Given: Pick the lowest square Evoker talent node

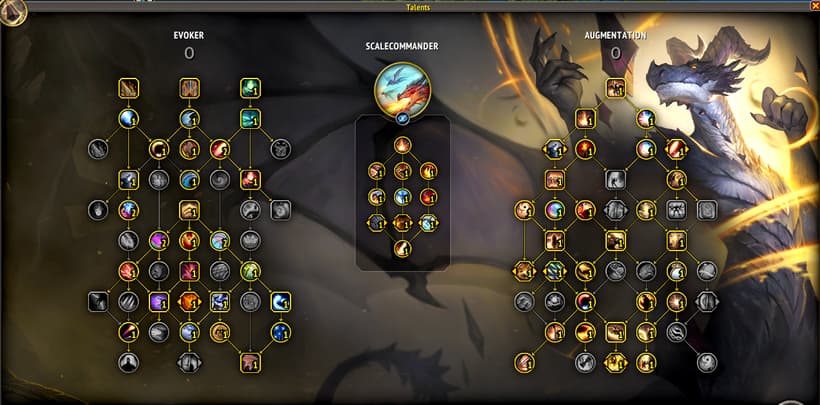Looking at the screenshot, I should [249, 361].
